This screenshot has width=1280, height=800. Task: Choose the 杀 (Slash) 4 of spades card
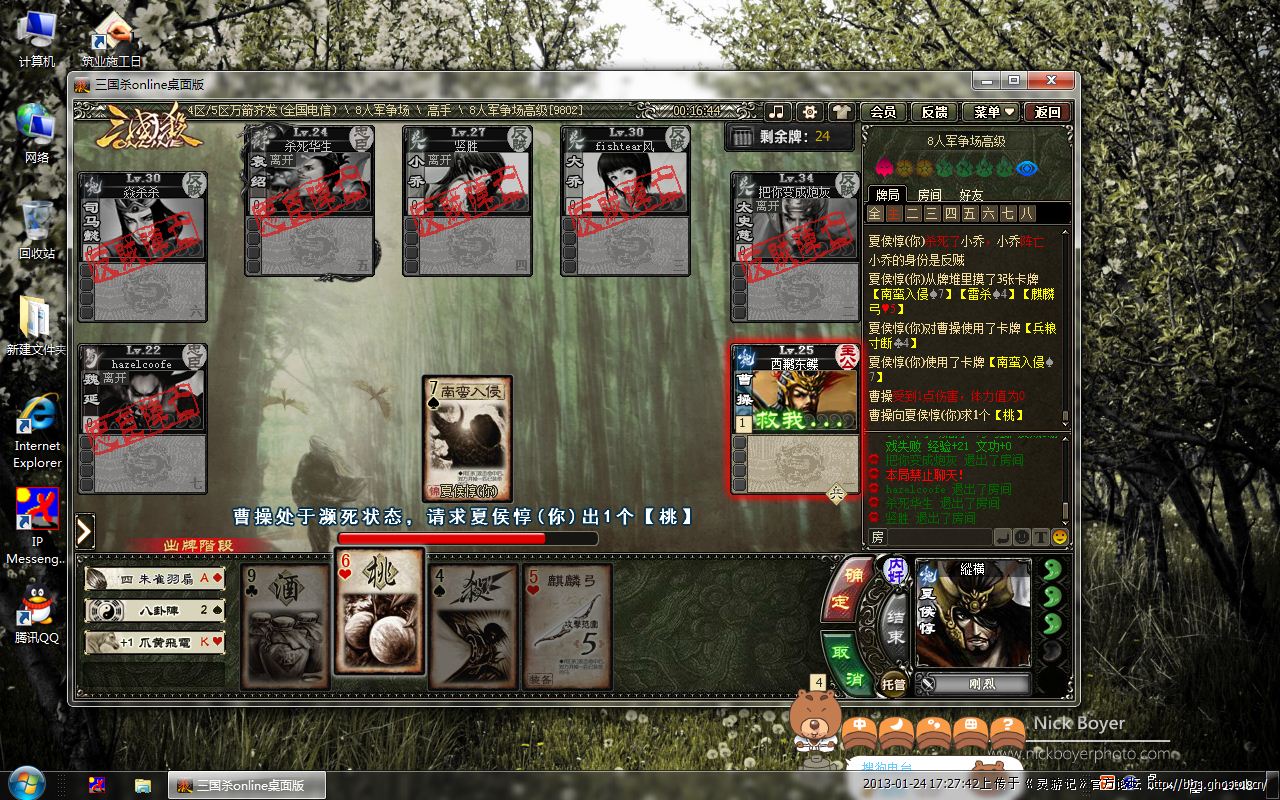pyautogui.click(x=471, y=626)
